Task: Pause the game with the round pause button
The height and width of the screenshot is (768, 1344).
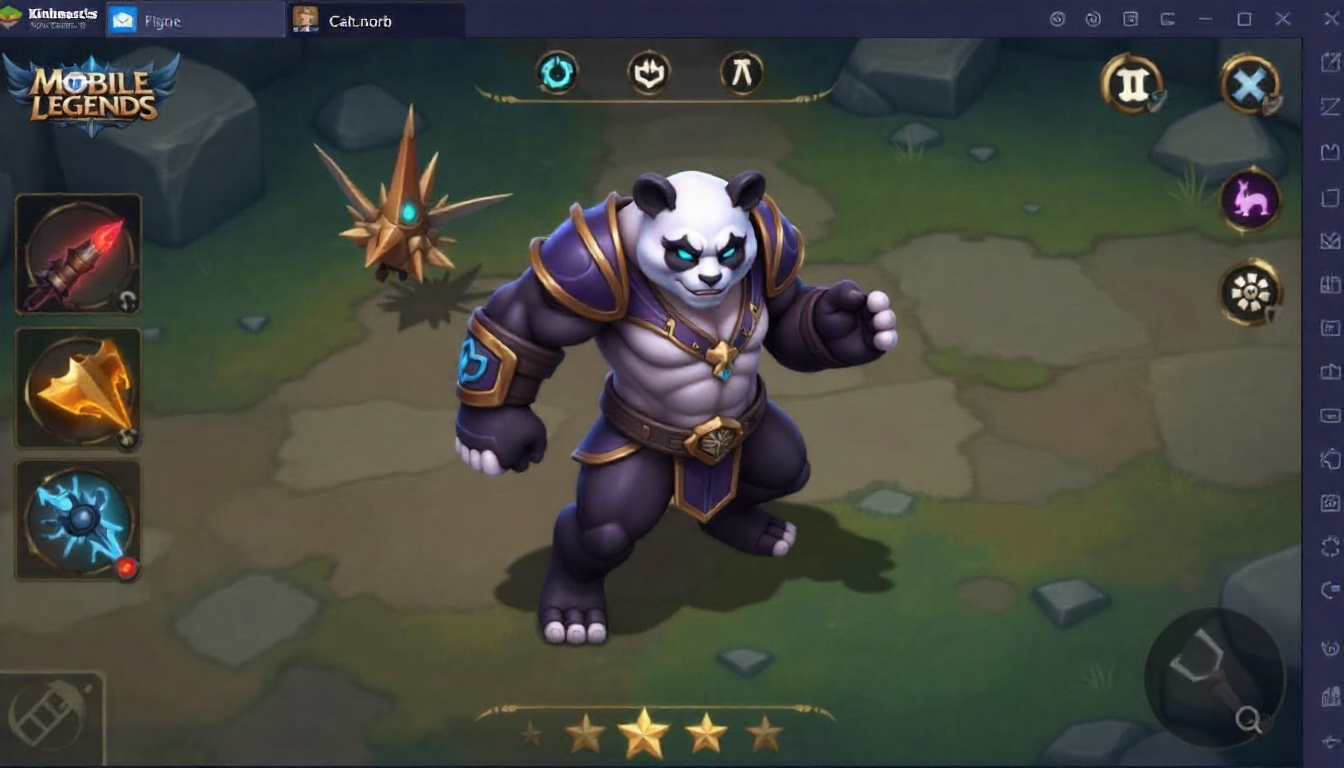Action: 1132,84
